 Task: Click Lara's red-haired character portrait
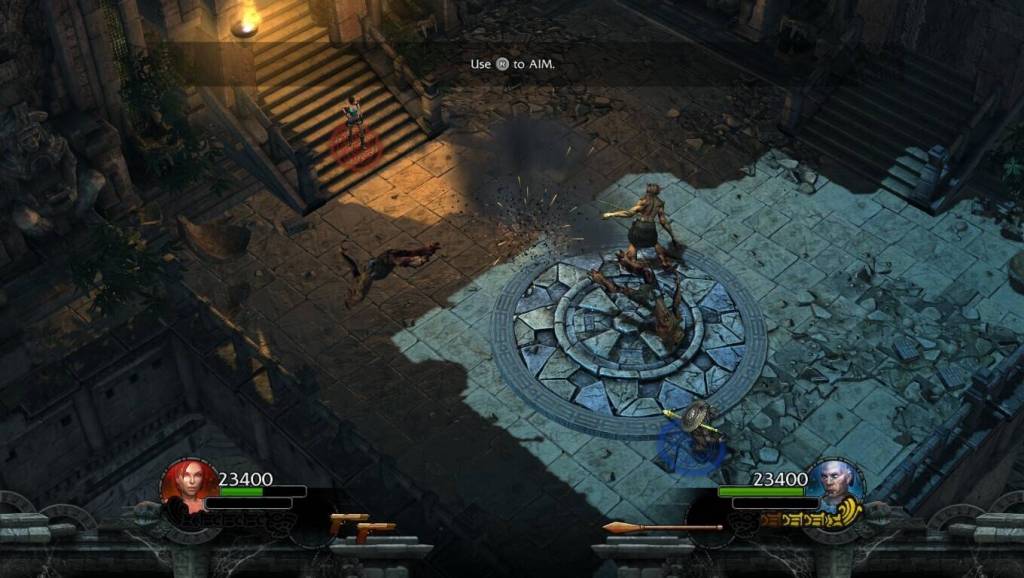click(188, 485)
